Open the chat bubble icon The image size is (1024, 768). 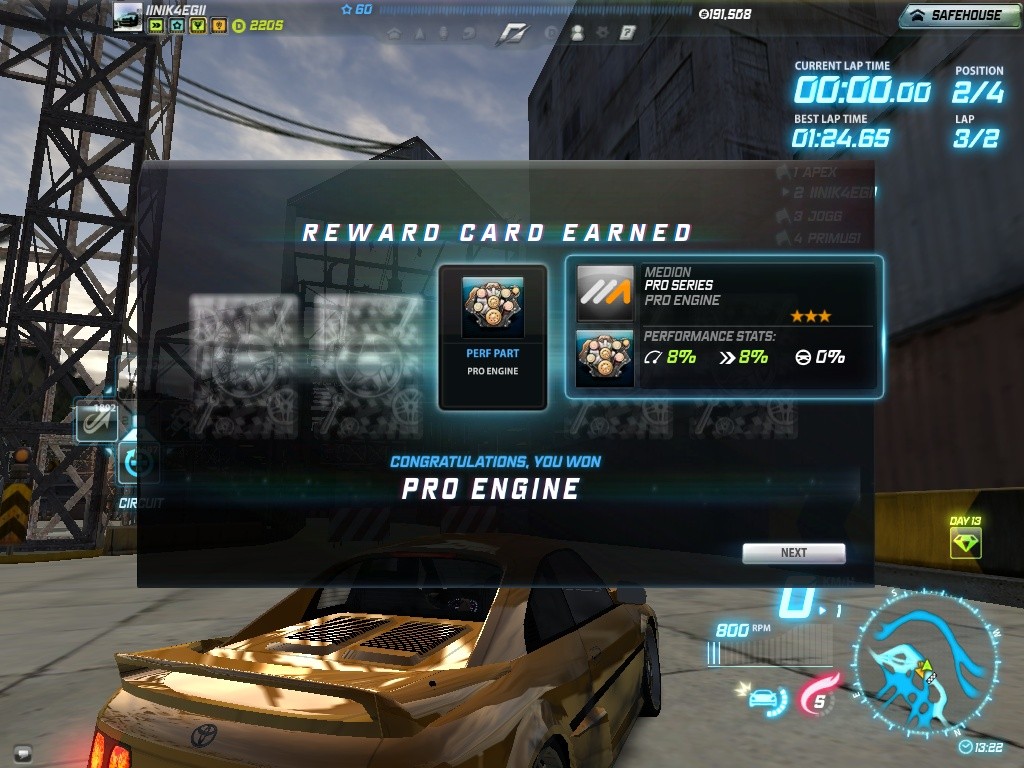pyautogui.click(x=22, y=752)
